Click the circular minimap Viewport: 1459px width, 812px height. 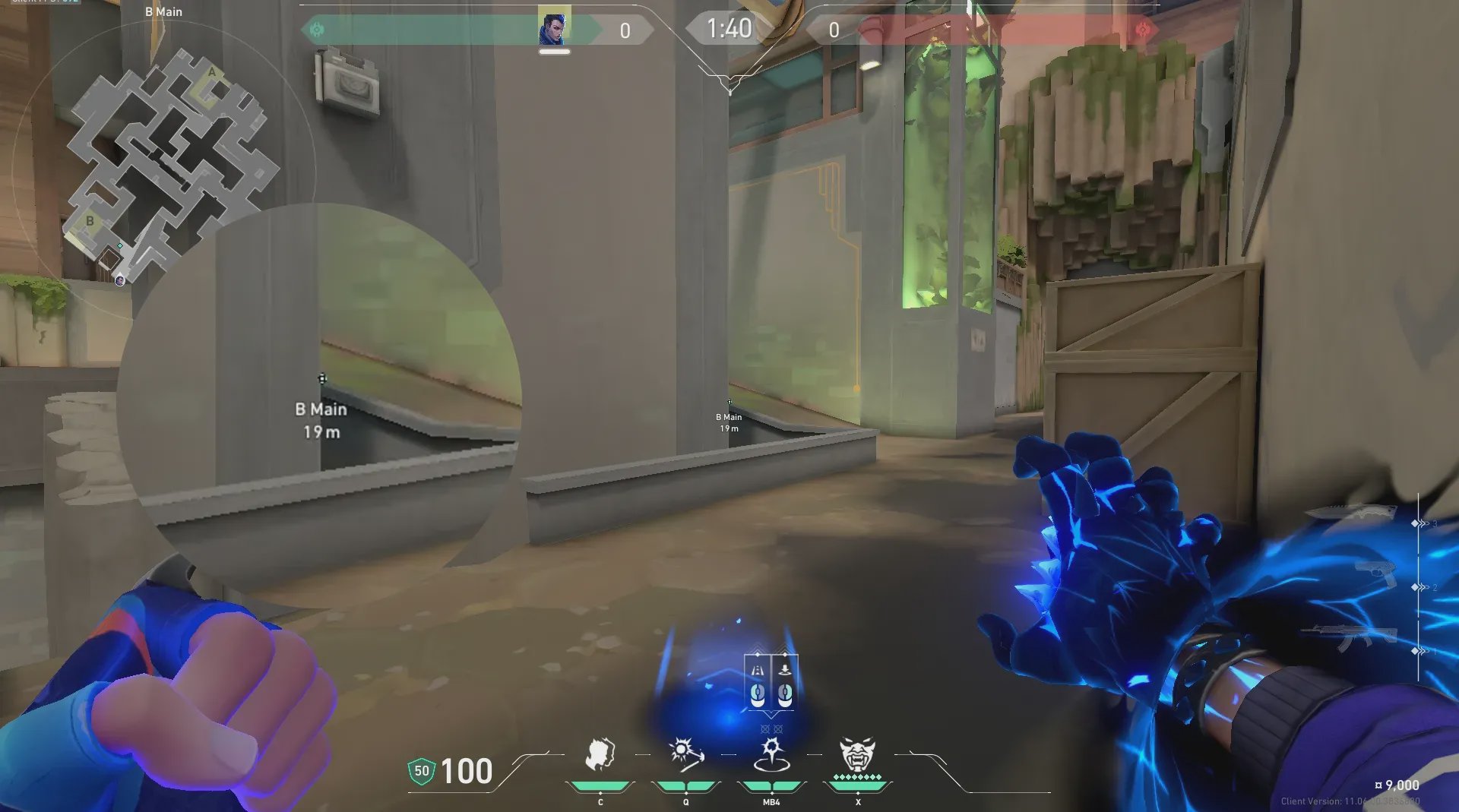point(163,167)
